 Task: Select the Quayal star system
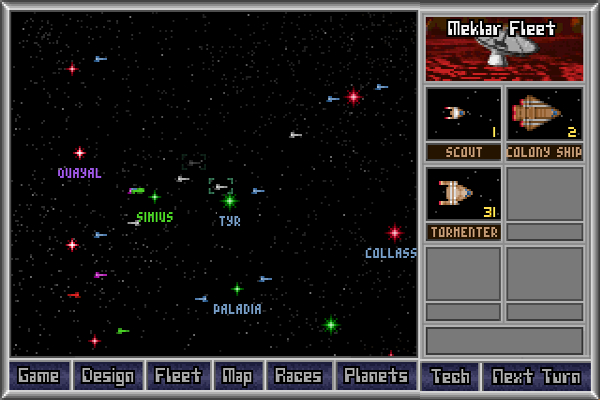coord(80,153)
